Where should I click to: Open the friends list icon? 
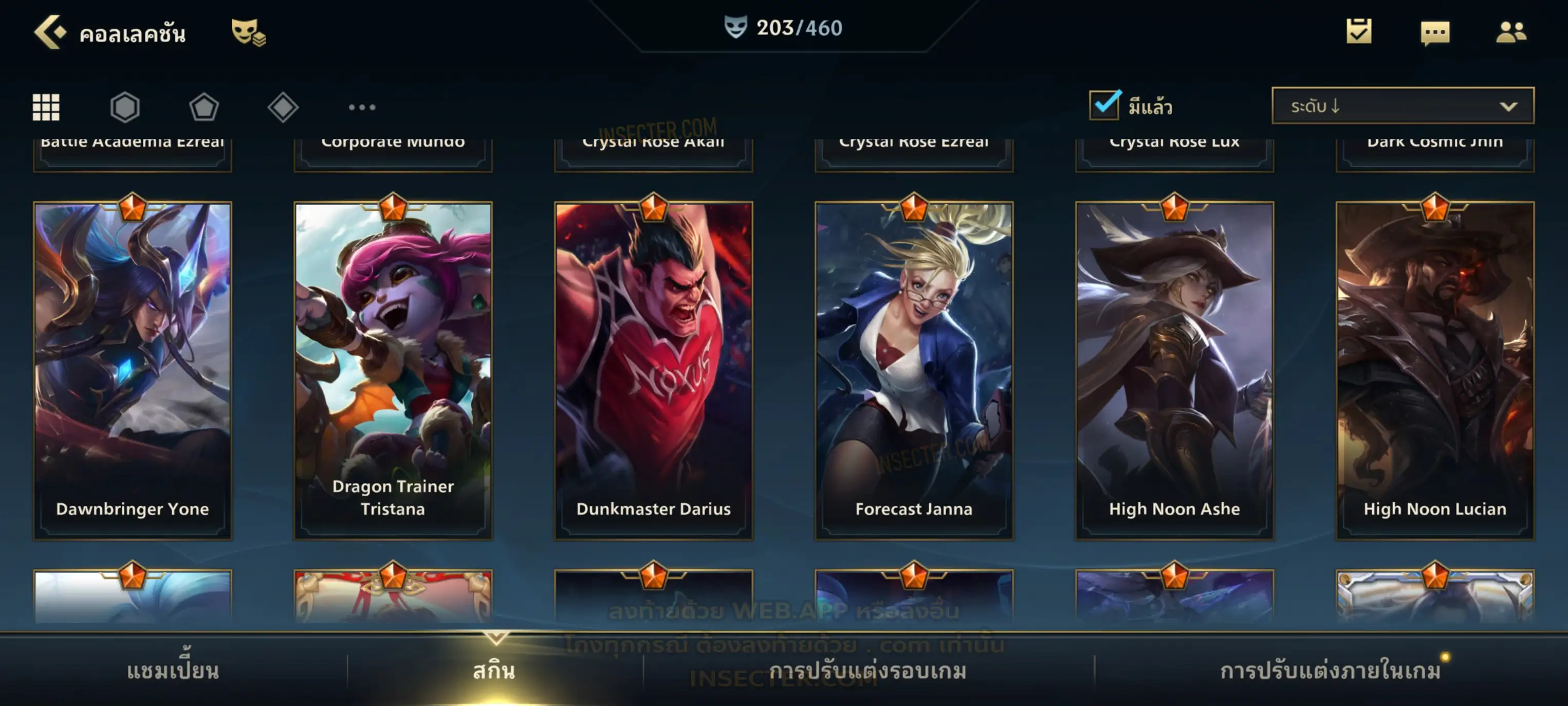pyautogui.click(x=1510, y=32)
